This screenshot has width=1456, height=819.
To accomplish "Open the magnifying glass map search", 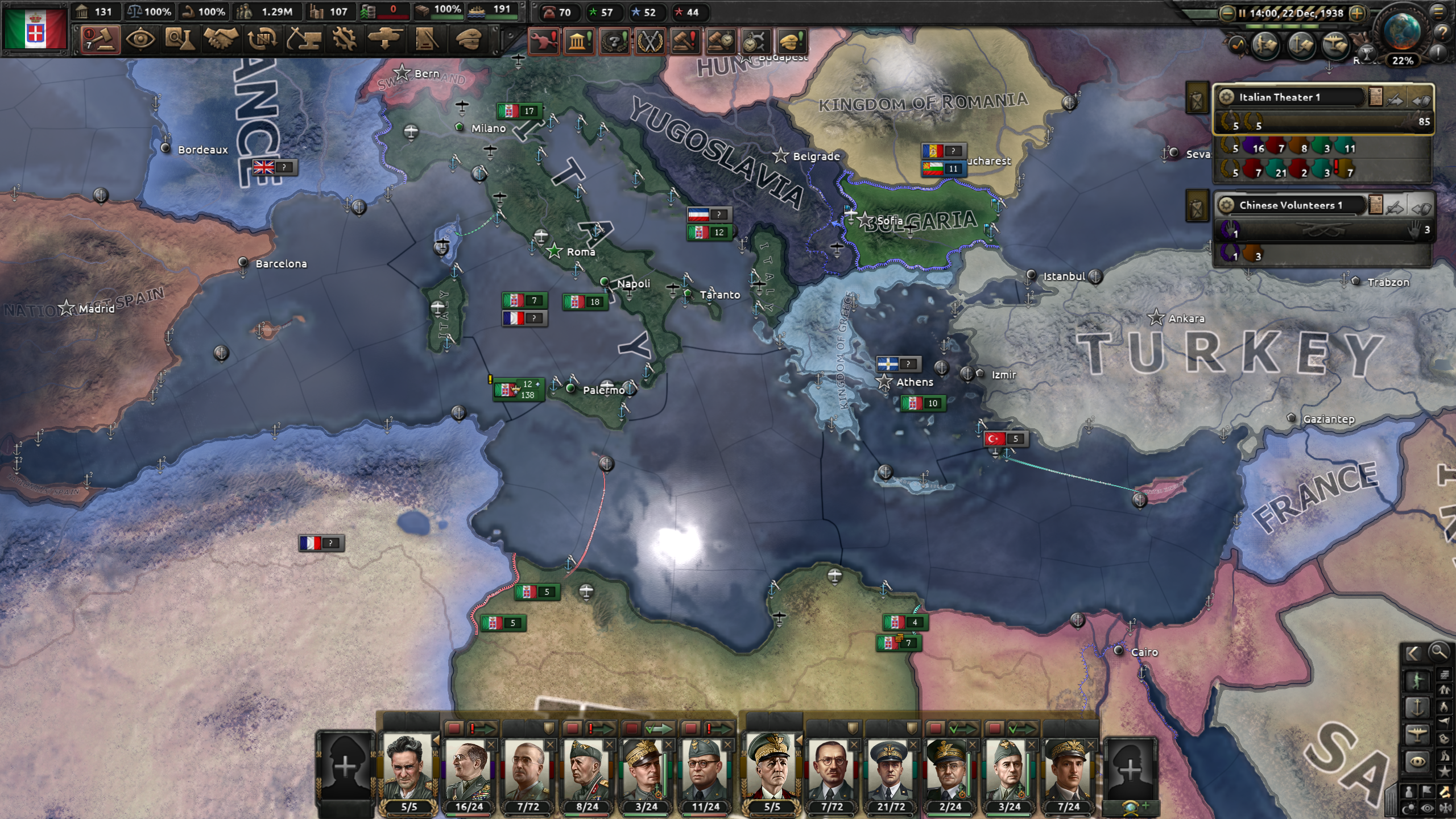I will point(1439,652).
